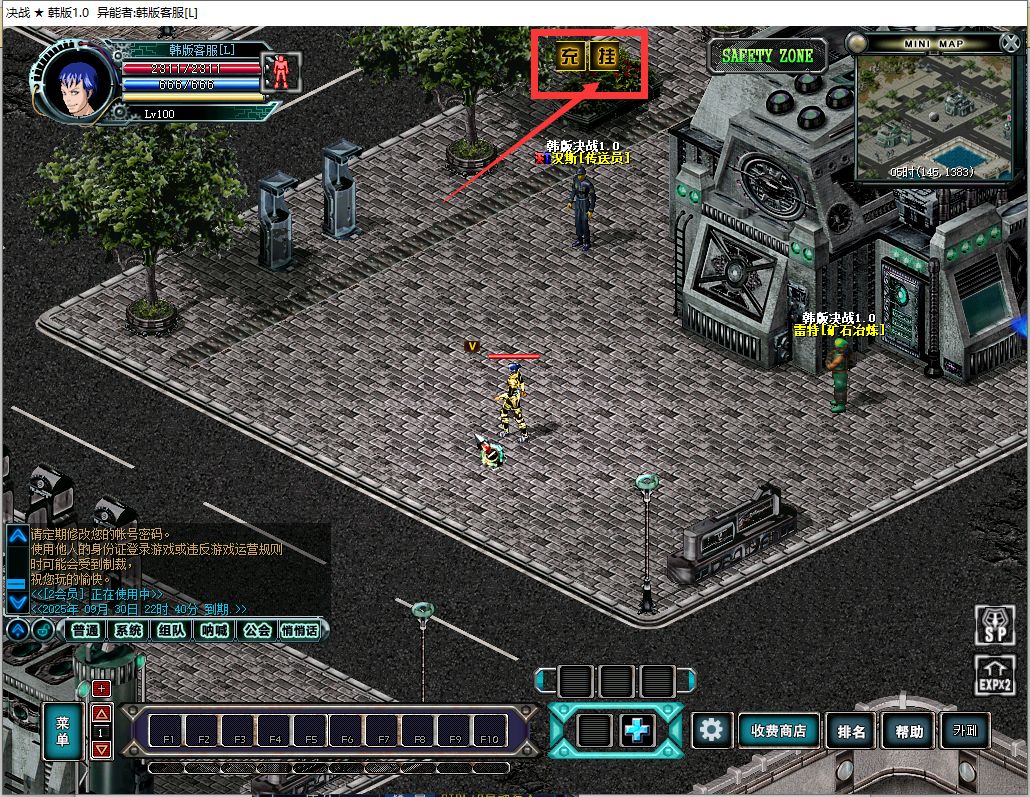Open the 公会 guild chat tab
Viewport: 1030px width, 797px height.
pyautogui.click(x=257, y=631)
